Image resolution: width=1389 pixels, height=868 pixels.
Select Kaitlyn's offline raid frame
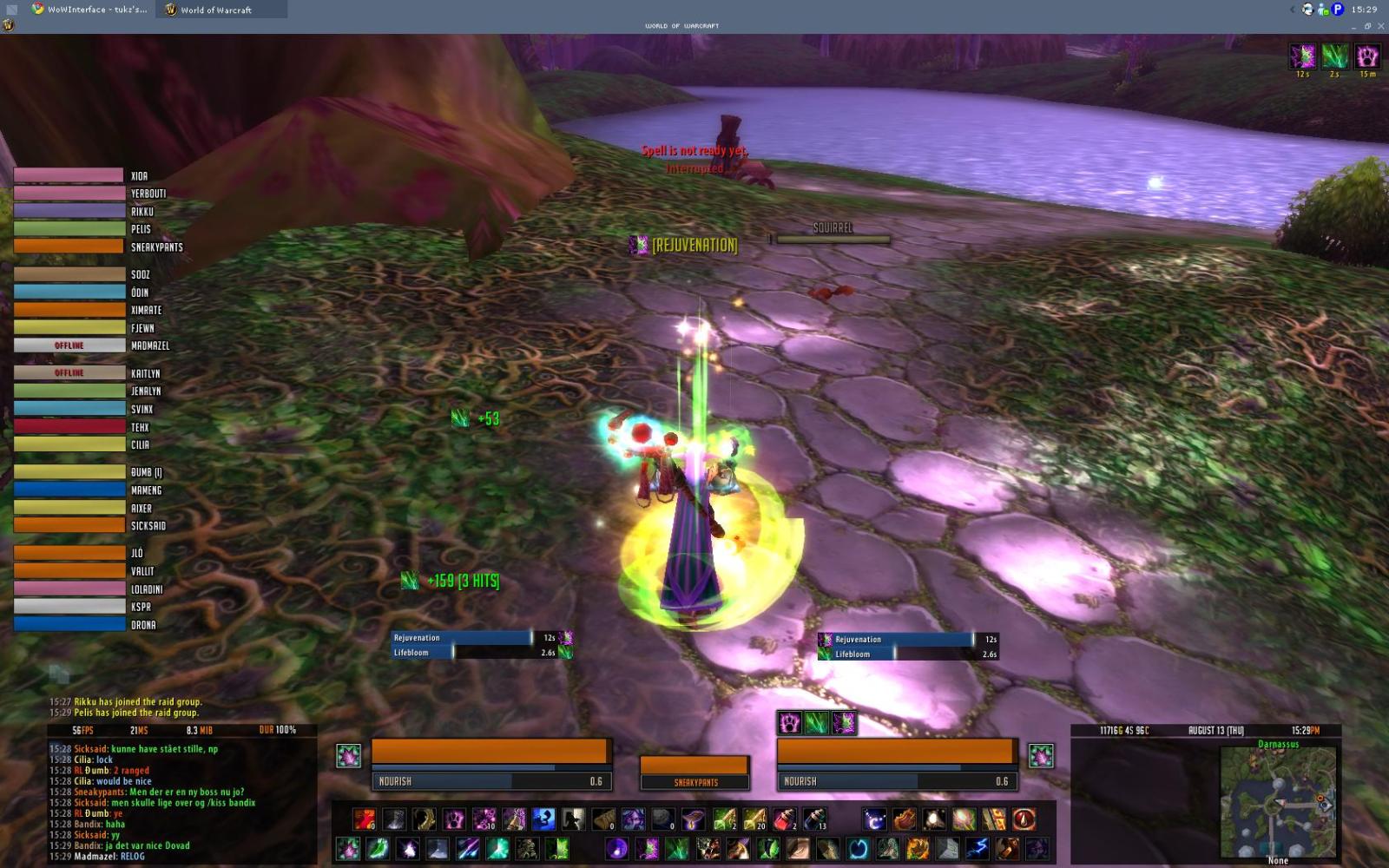[69, 373]
